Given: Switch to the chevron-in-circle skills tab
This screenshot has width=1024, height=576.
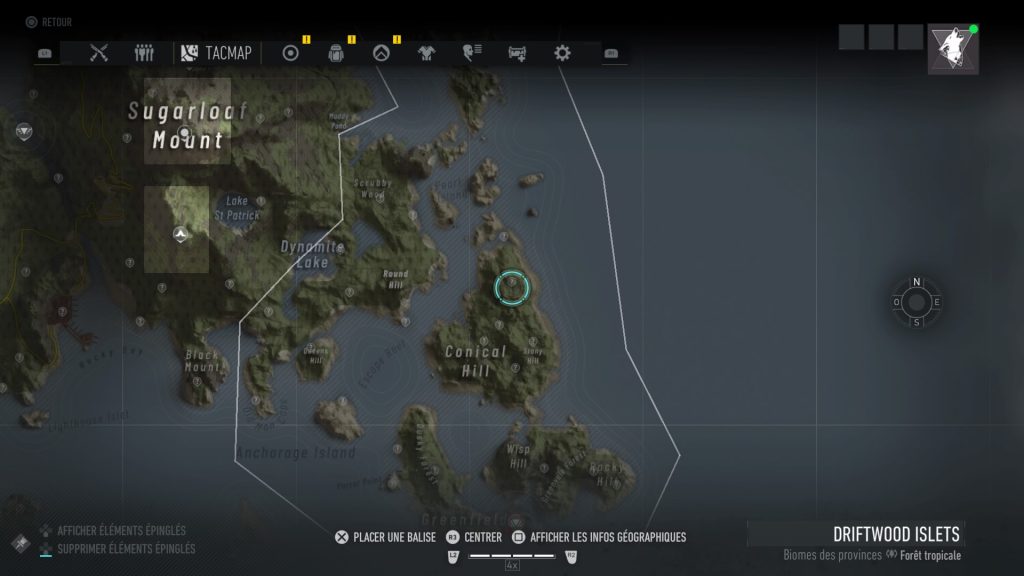Looking at the screenshot, I should coord(380,53).
